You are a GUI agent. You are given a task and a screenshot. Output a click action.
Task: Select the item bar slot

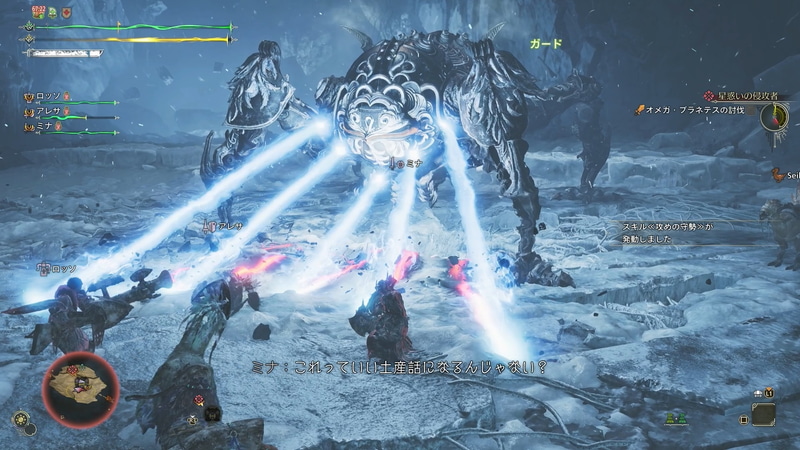tap(764, 411)
